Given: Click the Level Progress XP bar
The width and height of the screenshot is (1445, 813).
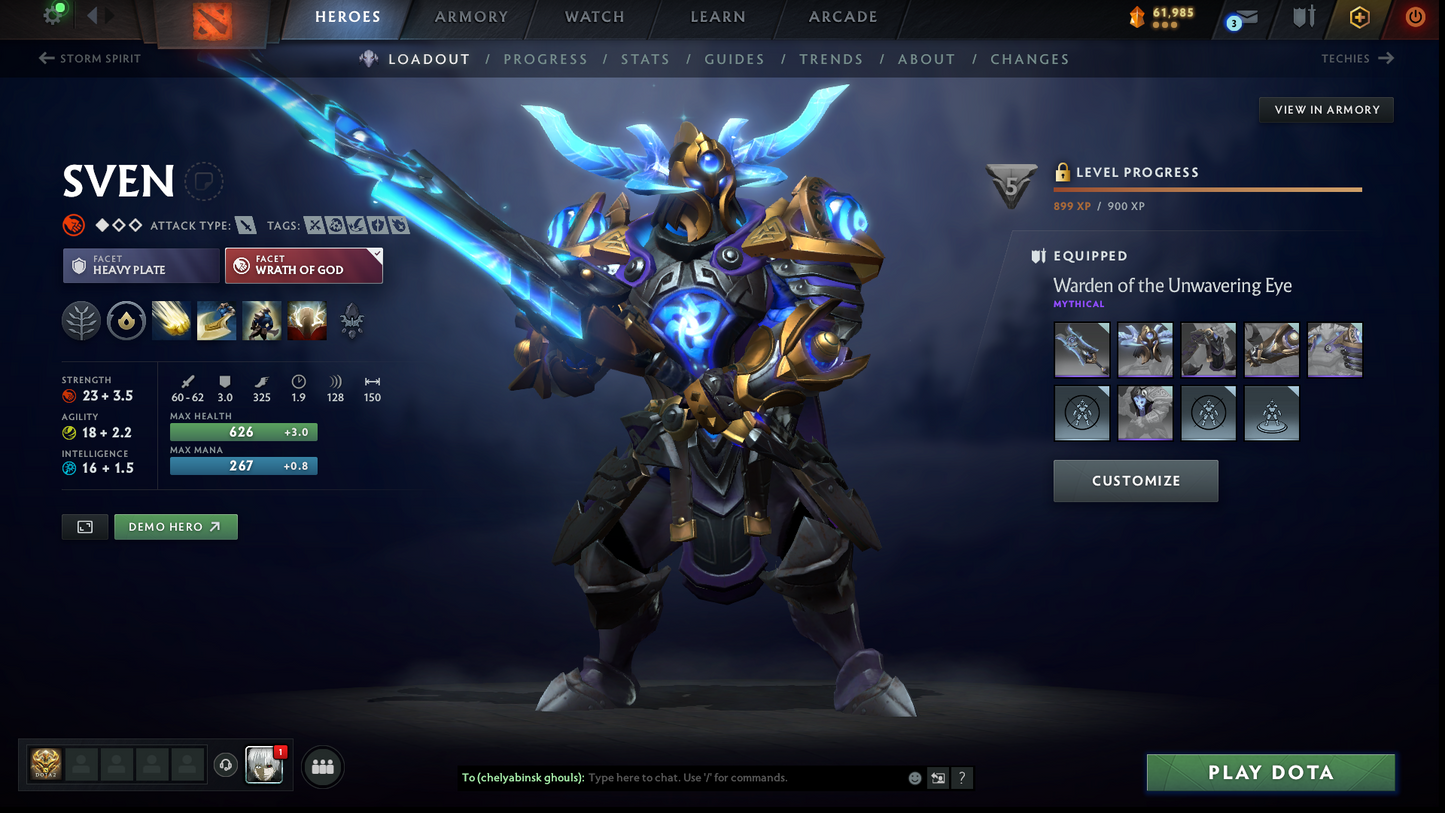Looking at the screenshot, I should pos(1206,188).
